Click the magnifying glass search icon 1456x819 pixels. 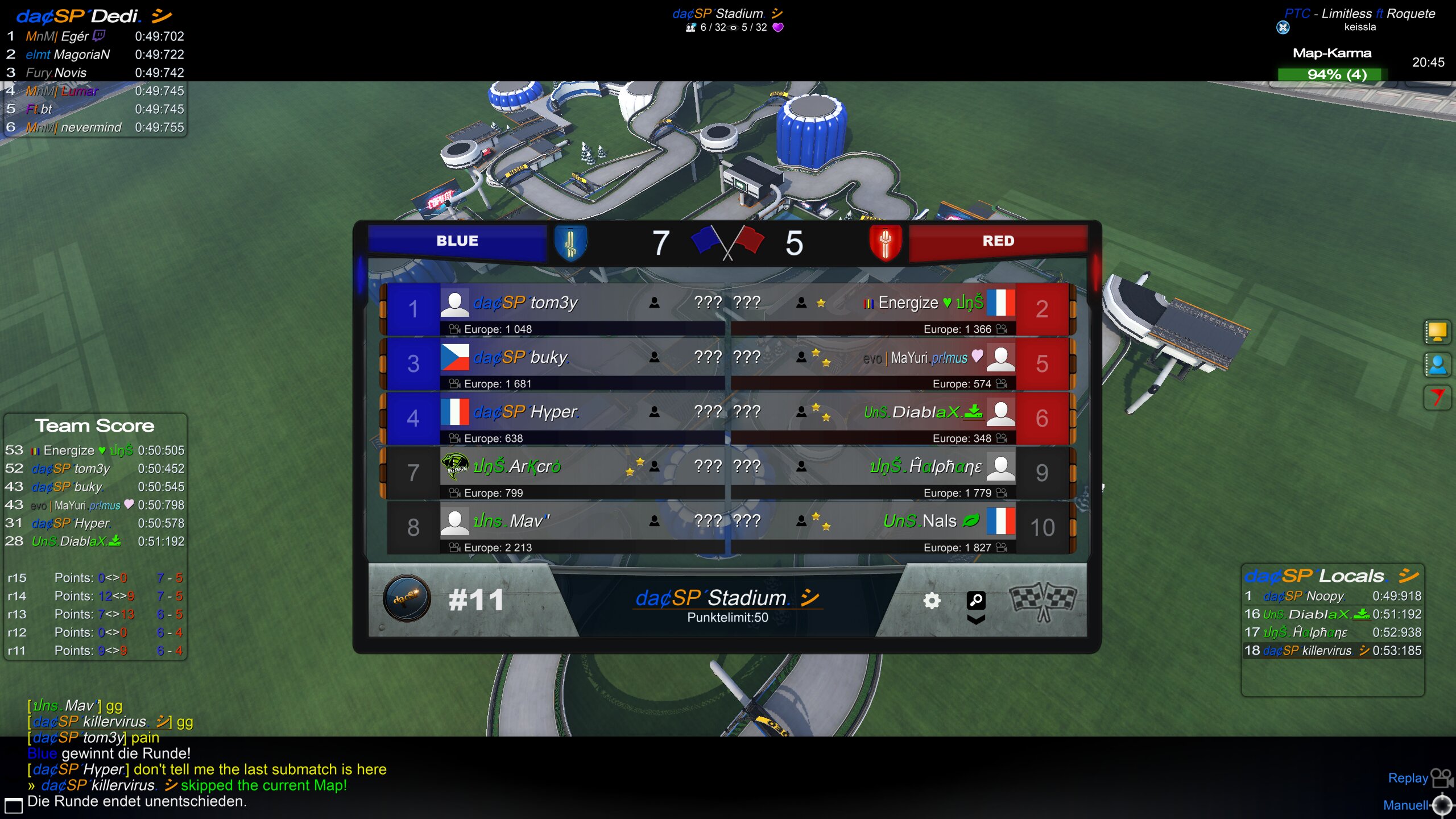coord(976,599)
